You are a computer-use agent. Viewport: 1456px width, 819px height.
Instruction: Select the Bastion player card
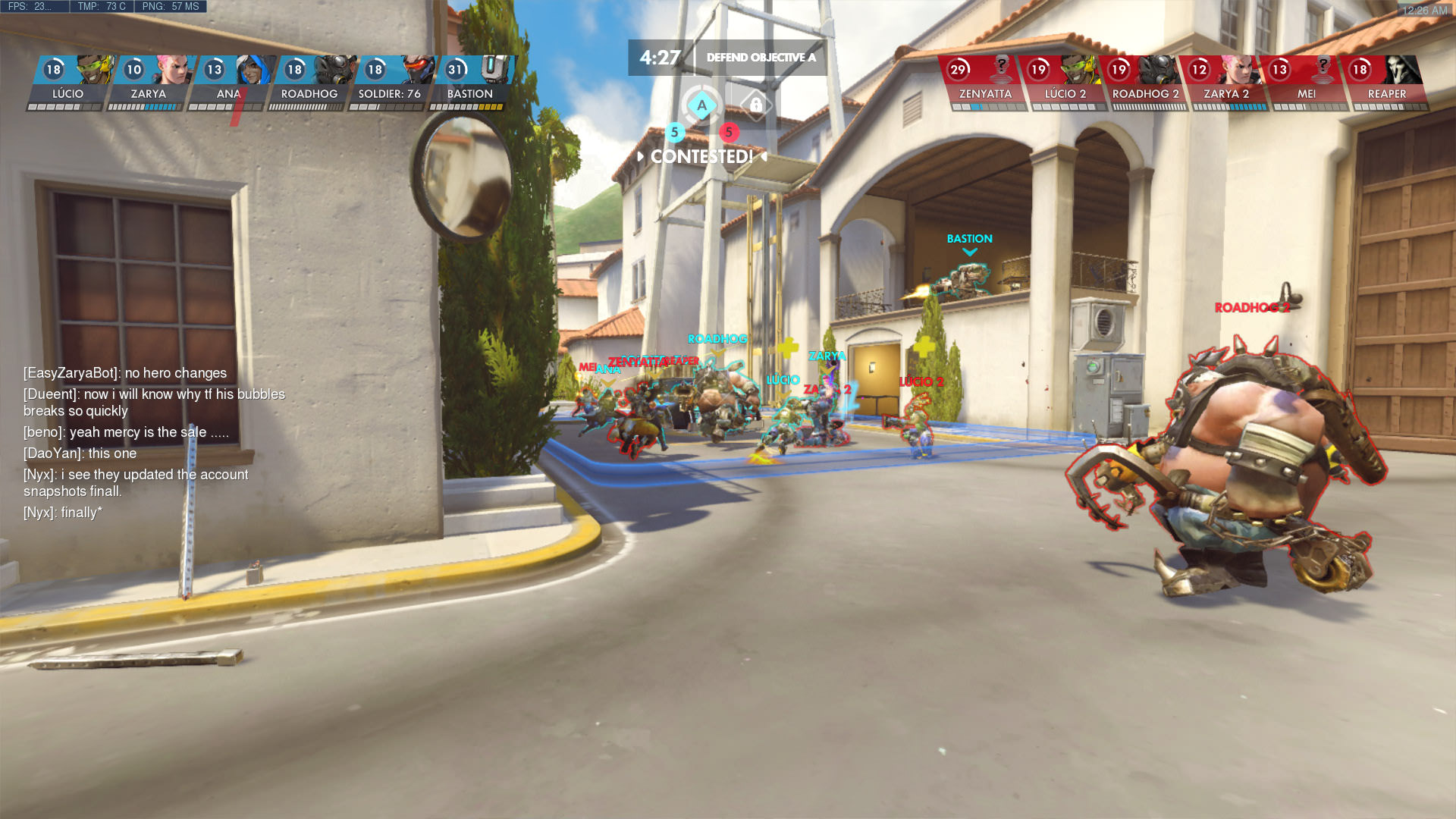[x=471, y=83]
